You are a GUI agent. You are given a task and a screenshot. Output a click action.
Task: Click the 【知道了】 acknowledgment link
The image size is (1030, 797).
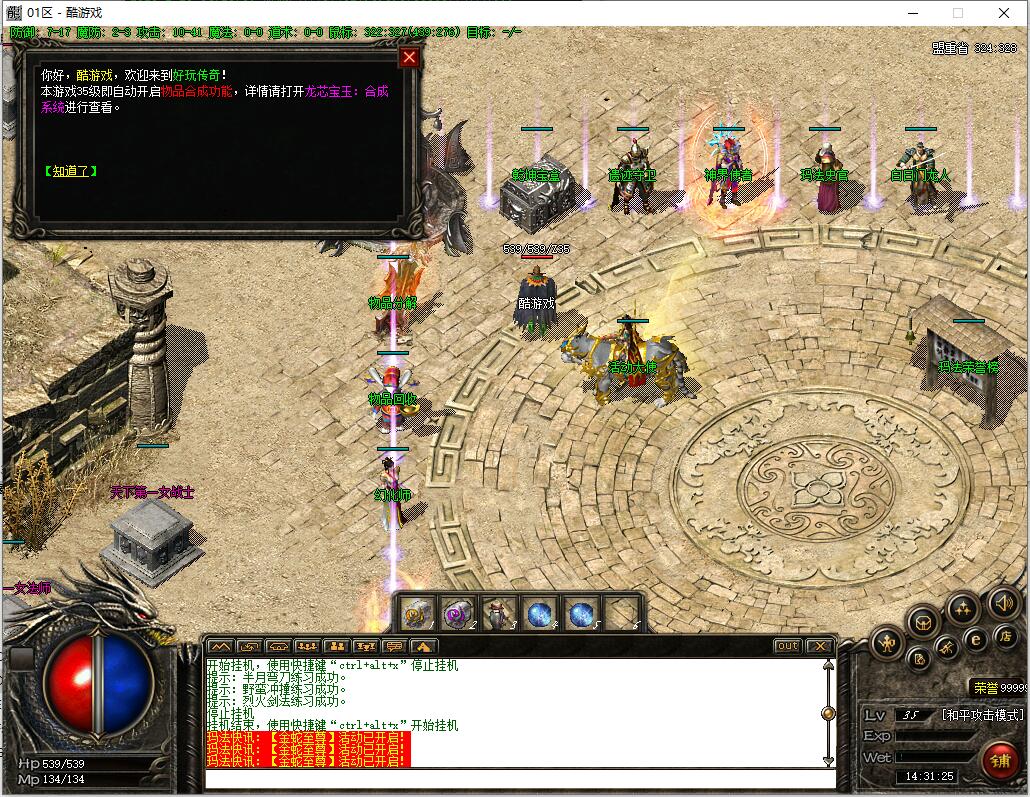[x=70, y=171]
